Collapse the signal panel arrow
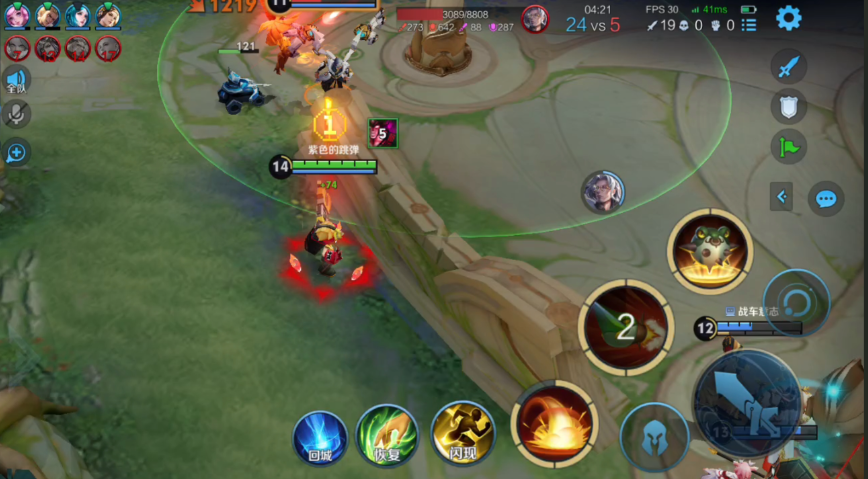868x479 pixels. pos(782,198)
